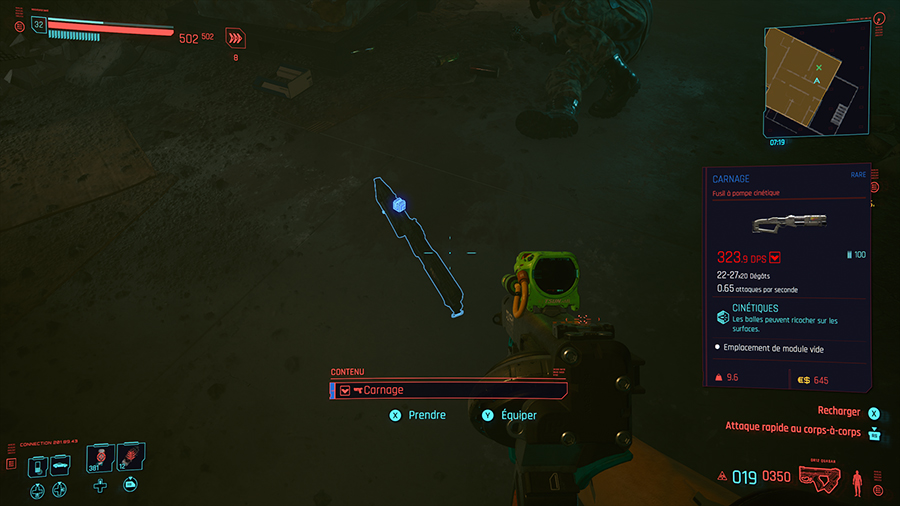The height and width of the screenshot is (506, 900).
Task: Click the Cinétiques ricochet perk icon
Action: click(x=723, y=316)
